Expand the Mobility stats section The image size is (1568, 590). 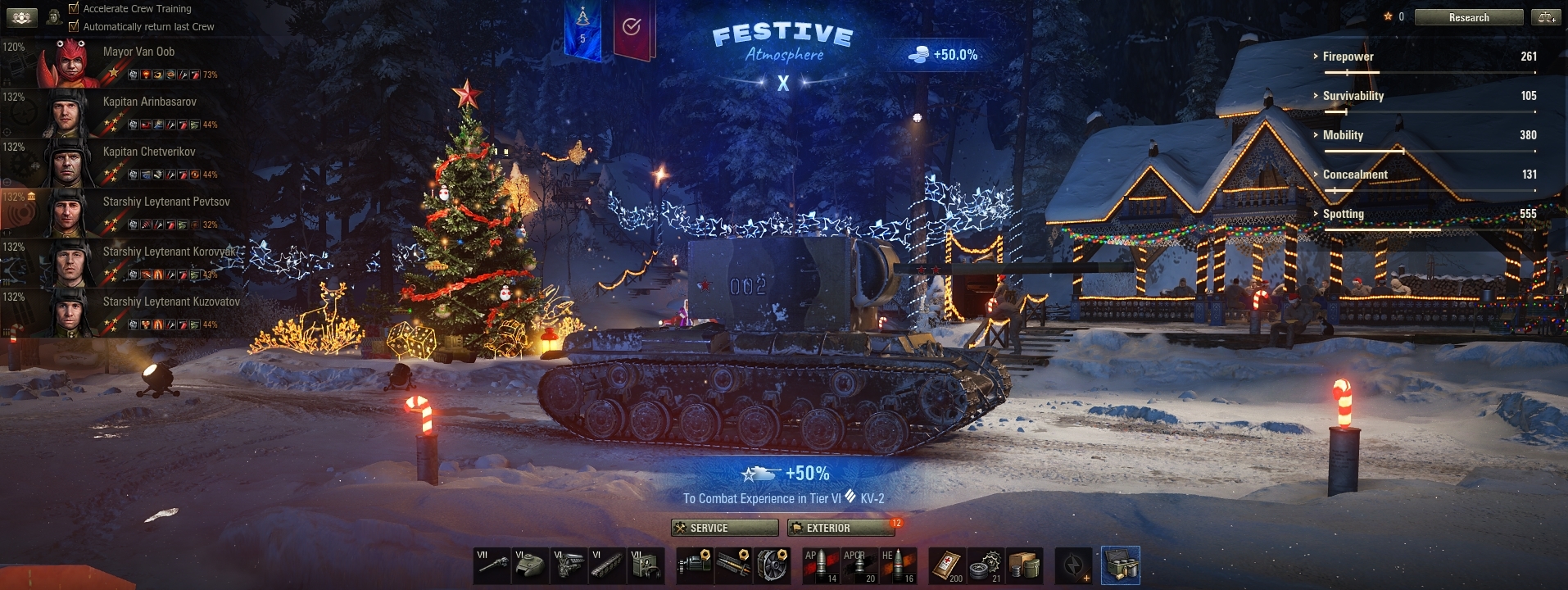[1343, 135]
